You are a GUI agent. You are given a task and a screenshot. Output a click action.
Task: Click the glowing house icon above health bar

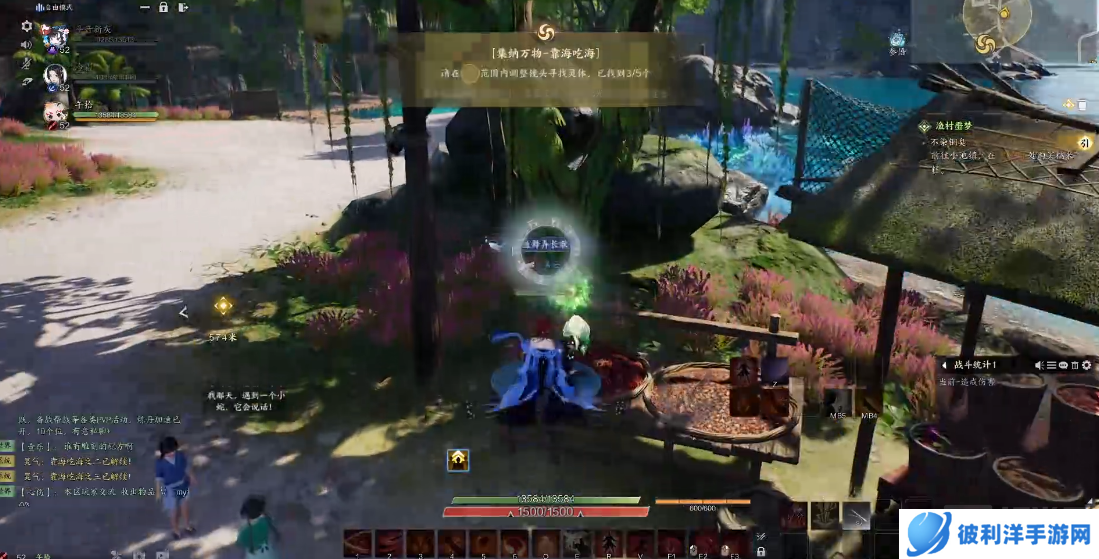(458, 459)
